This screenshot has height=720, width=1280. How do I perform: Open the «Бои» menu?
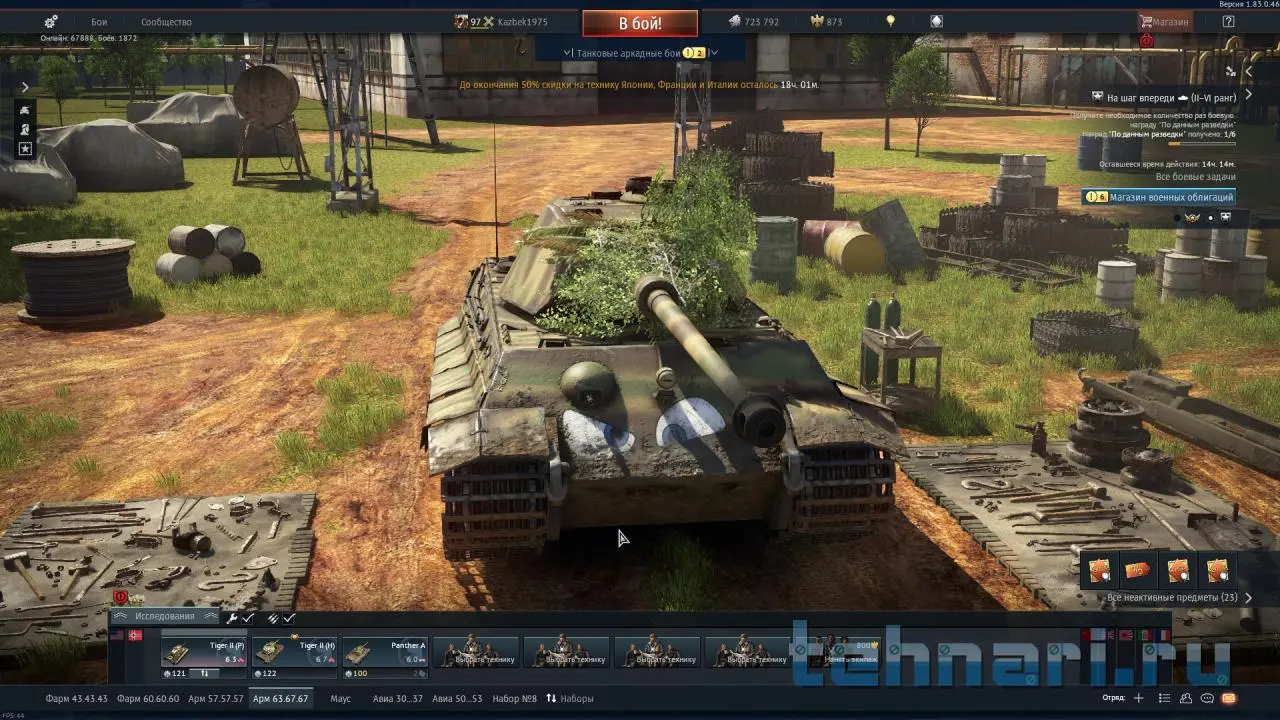[x=99, y=22]
